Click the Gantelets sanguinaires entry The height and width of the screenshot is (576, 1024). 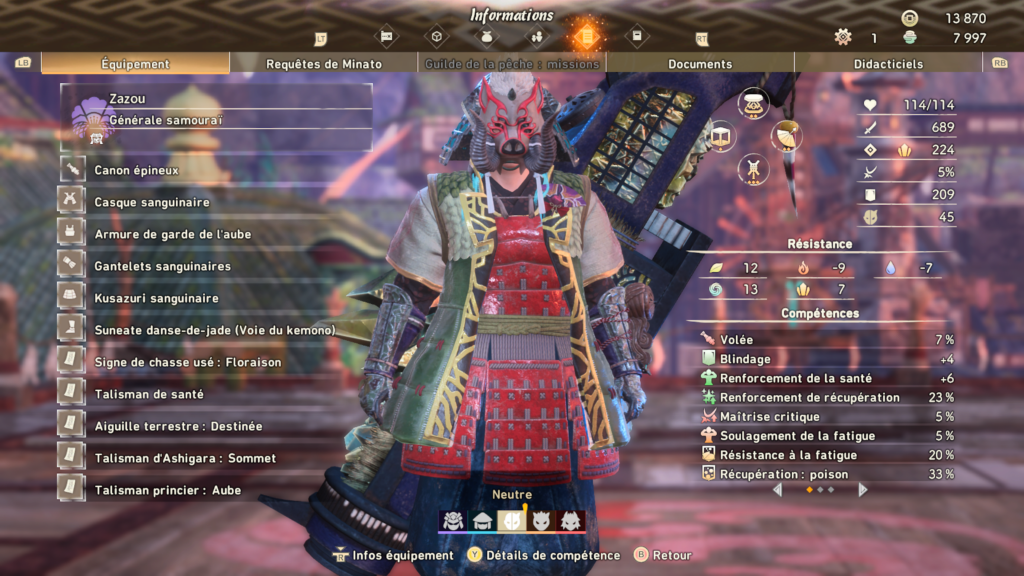(162, 266)
